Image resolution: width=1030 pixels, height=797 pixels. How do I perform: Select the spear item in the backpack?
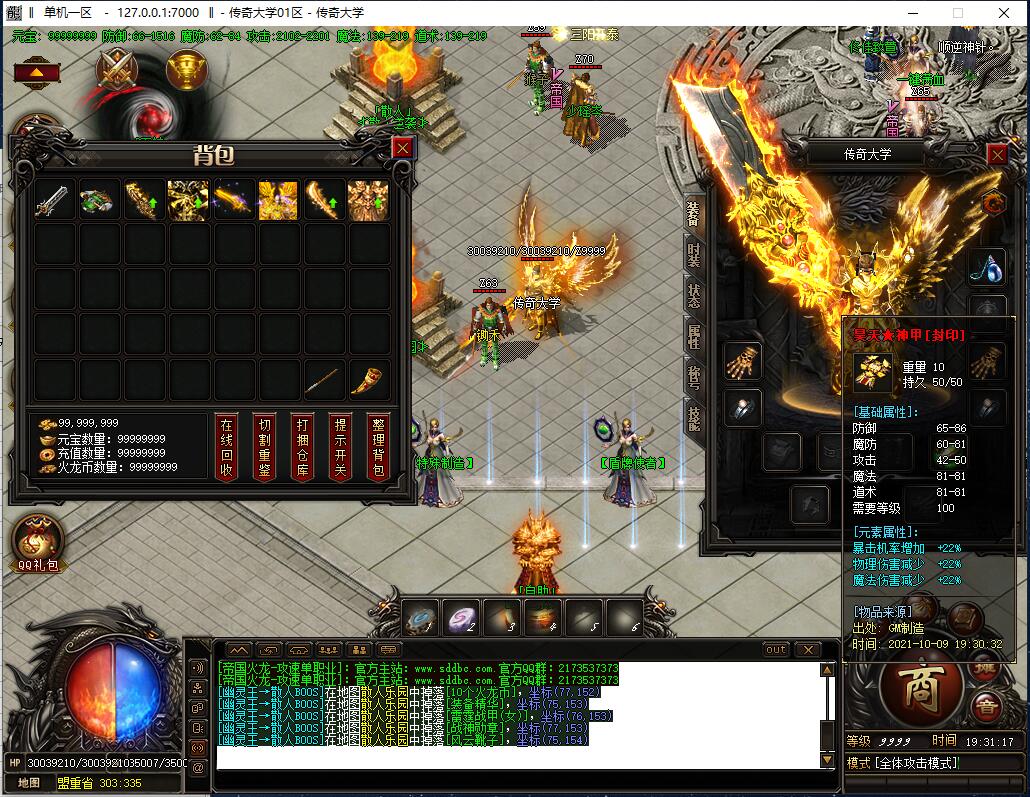coord(322,381)
